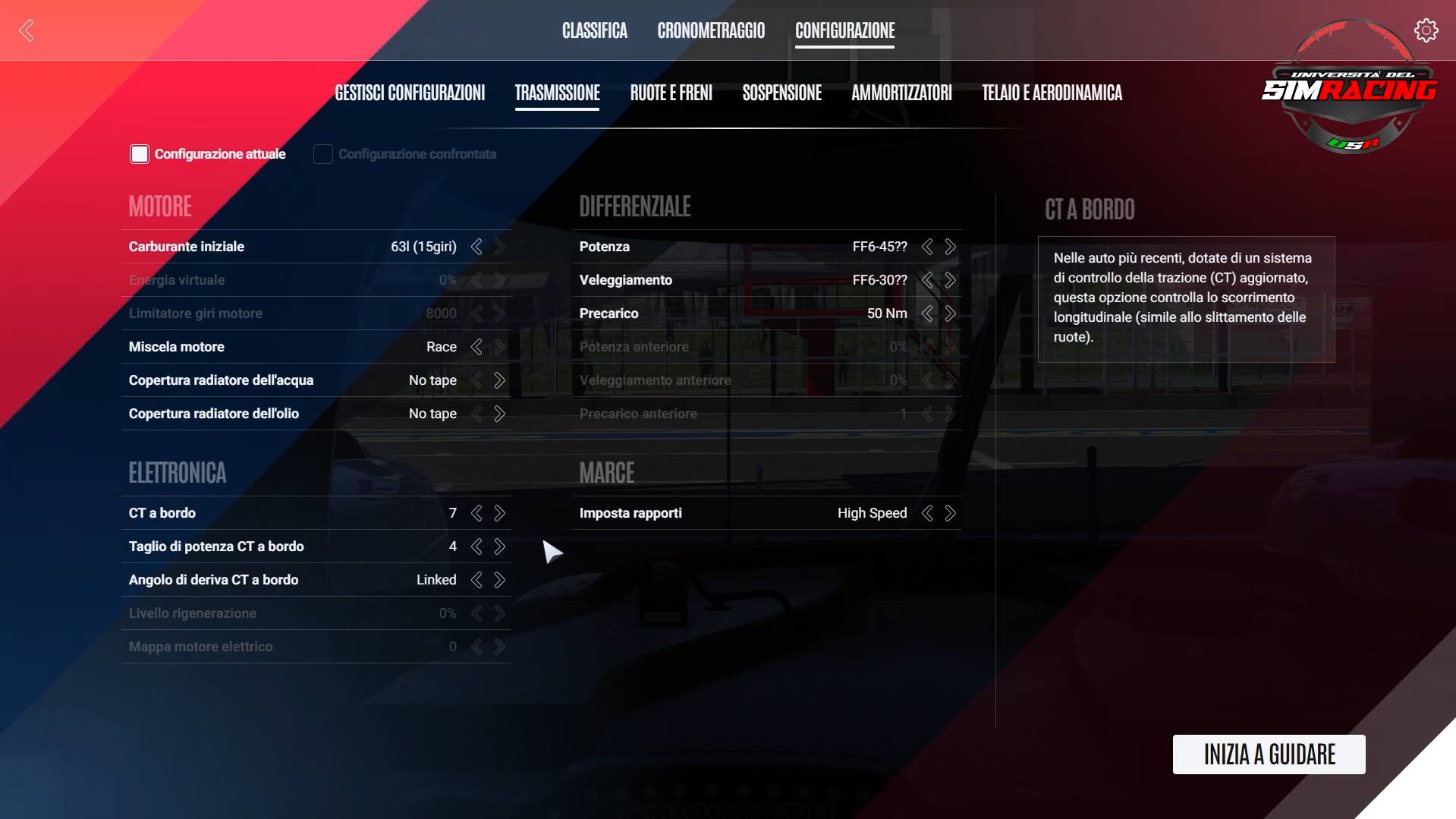Open the settings gear icon
The width and height of the screenshot is (1456, 819).
pos(1426,30)
